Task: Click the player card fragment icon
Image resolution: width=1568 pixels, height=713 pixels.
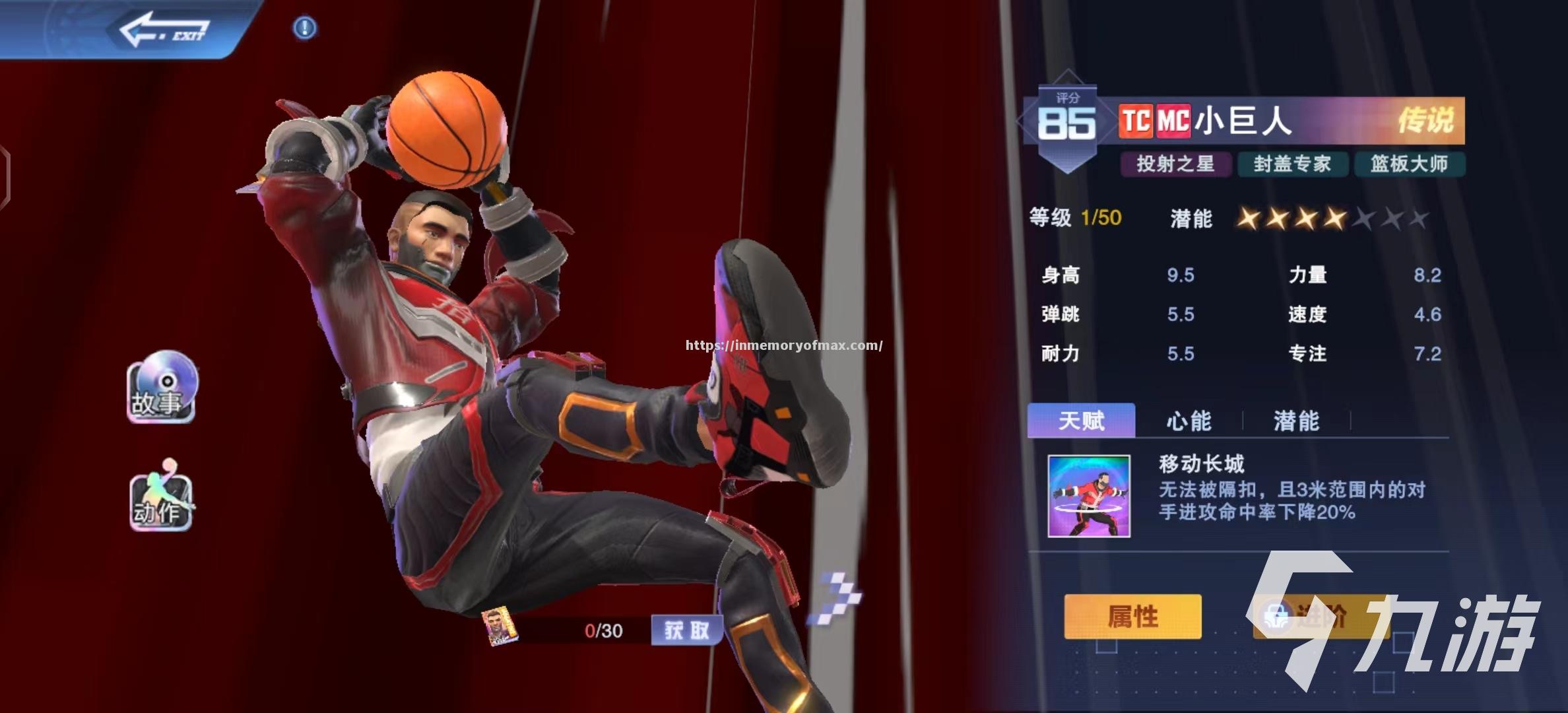Action: tap(498, 627)
